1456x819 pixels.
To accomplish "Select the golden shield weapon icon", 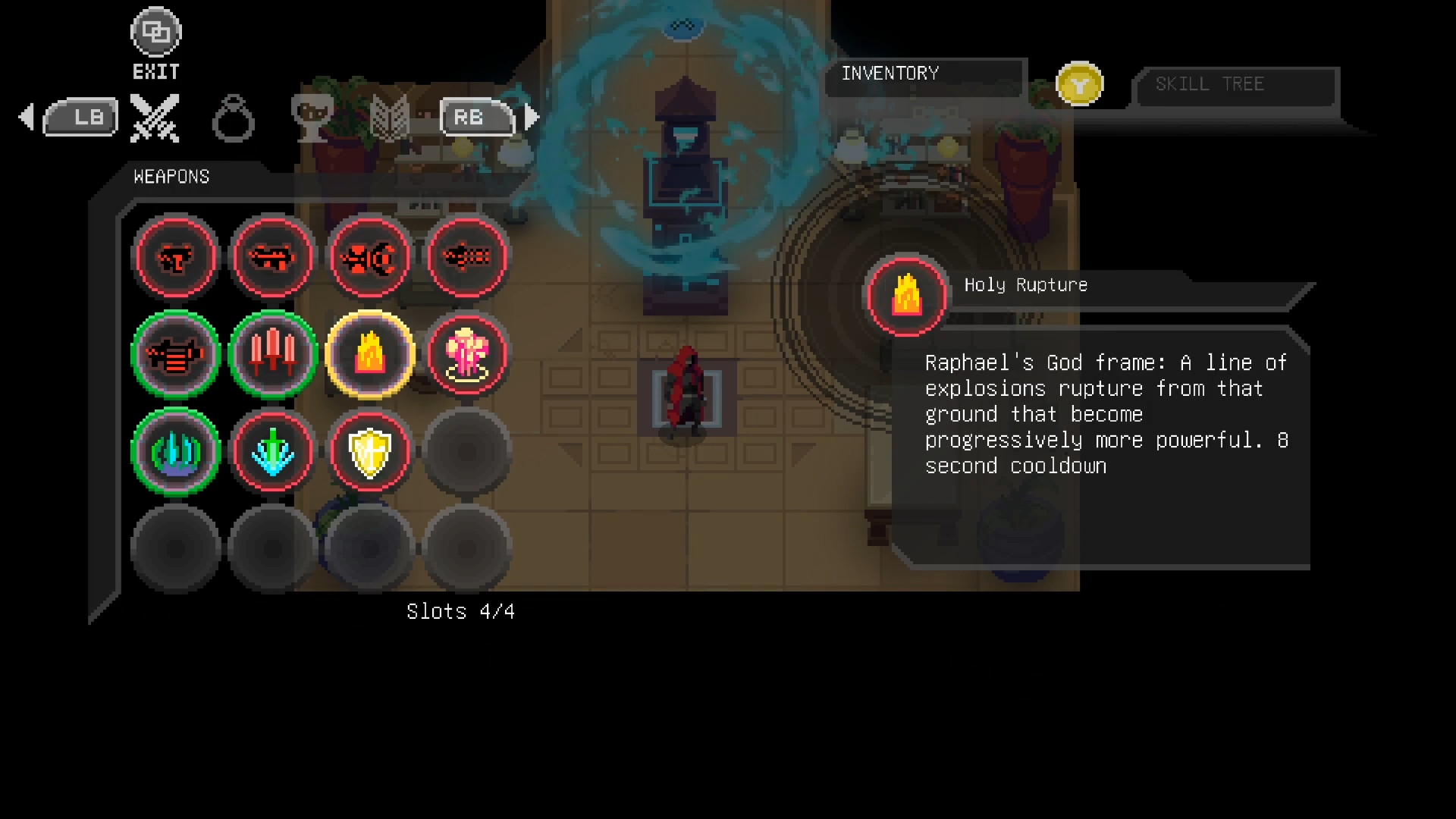I will coord(369,452).
